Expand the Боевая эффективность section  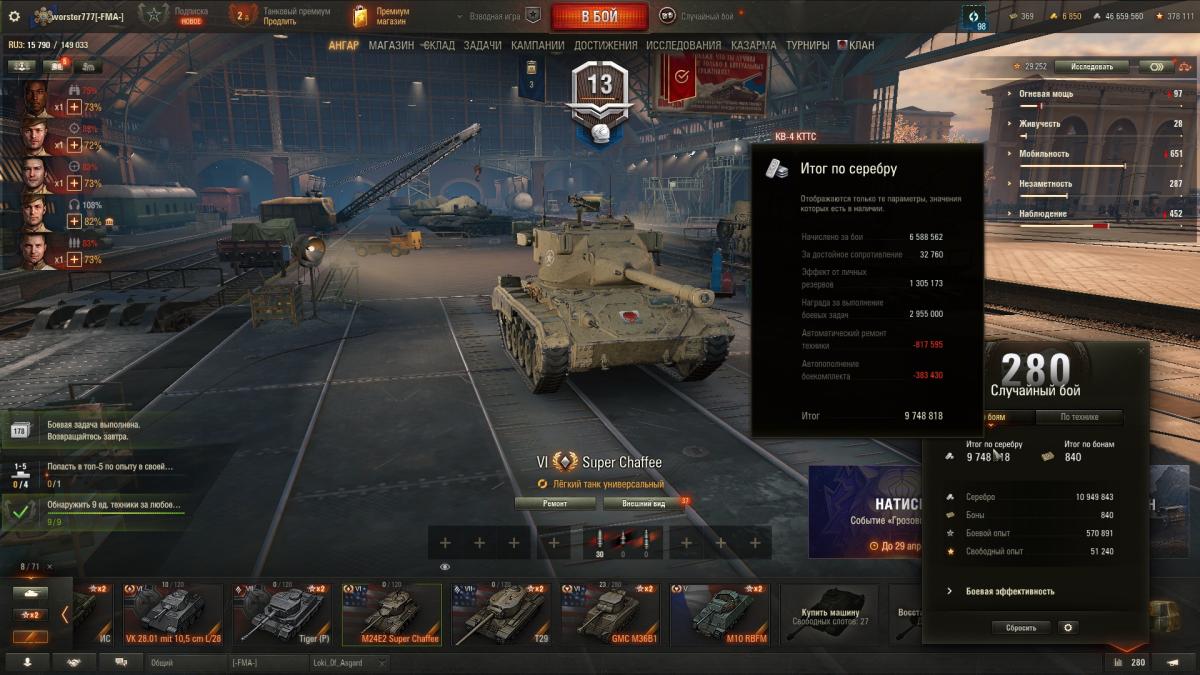coord(1009,591)
